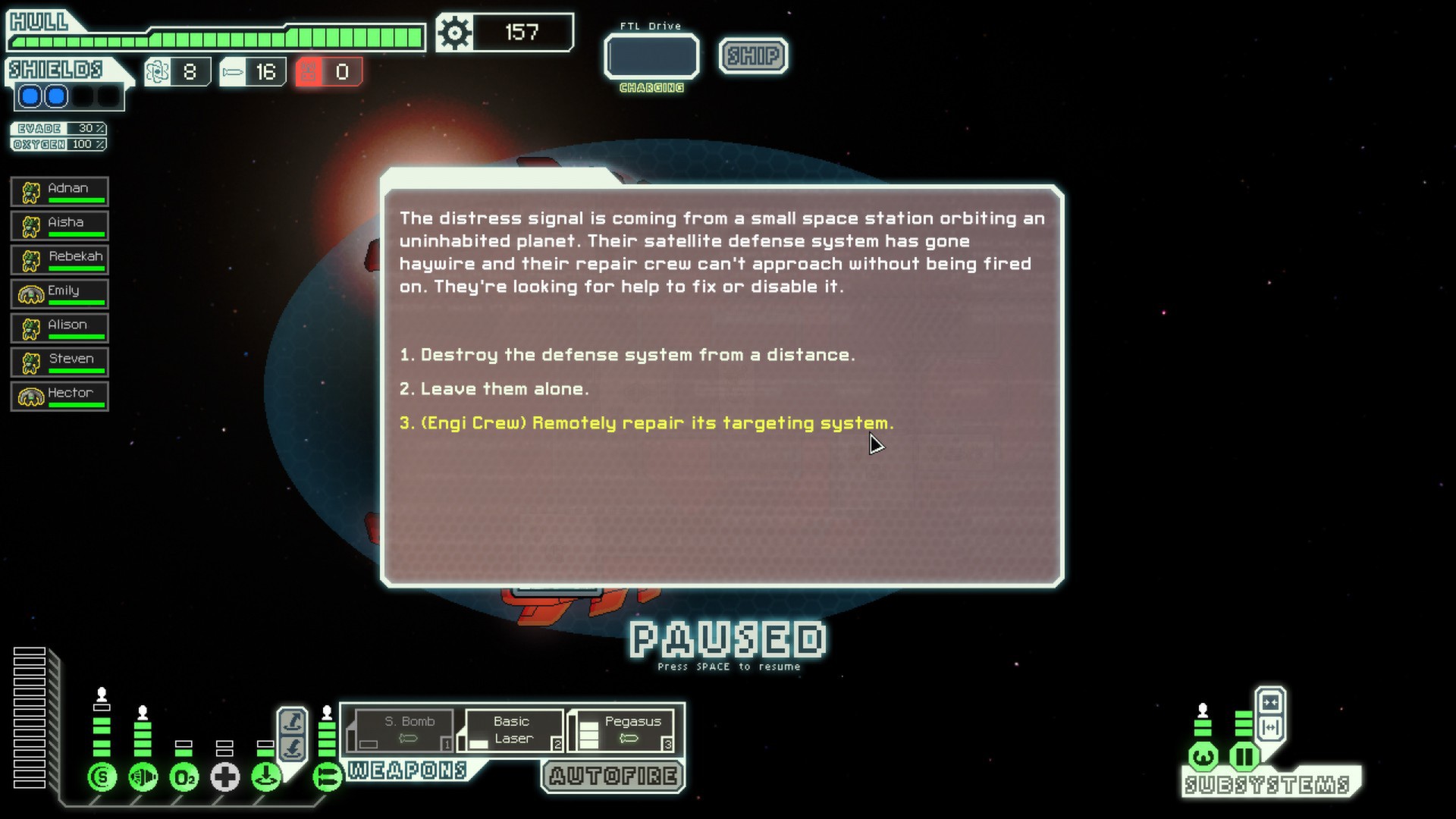Click the Piloting subsystem icon

(x=1203, y=756)
